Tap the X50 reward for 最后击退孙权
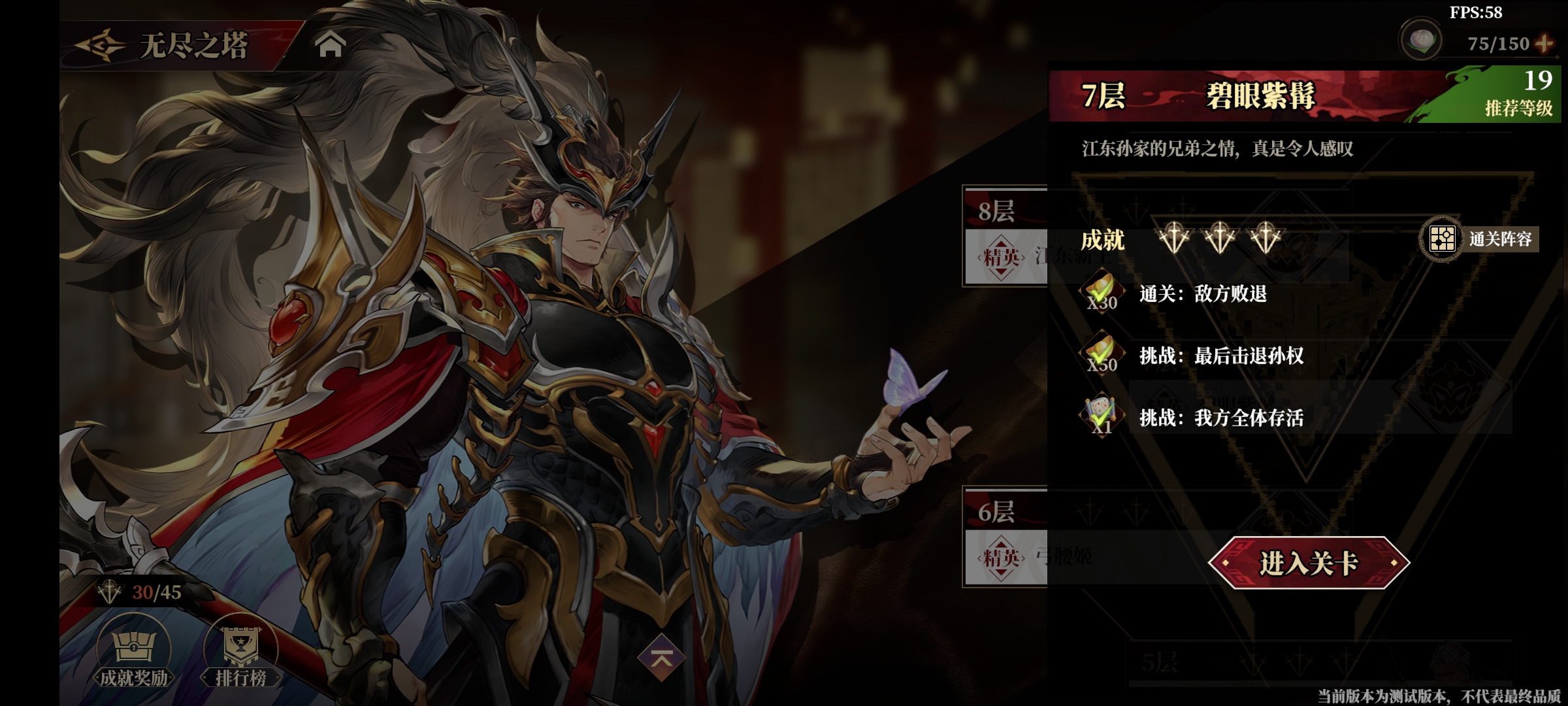Screen dimensions: 1568x706 click(1102, 355)
